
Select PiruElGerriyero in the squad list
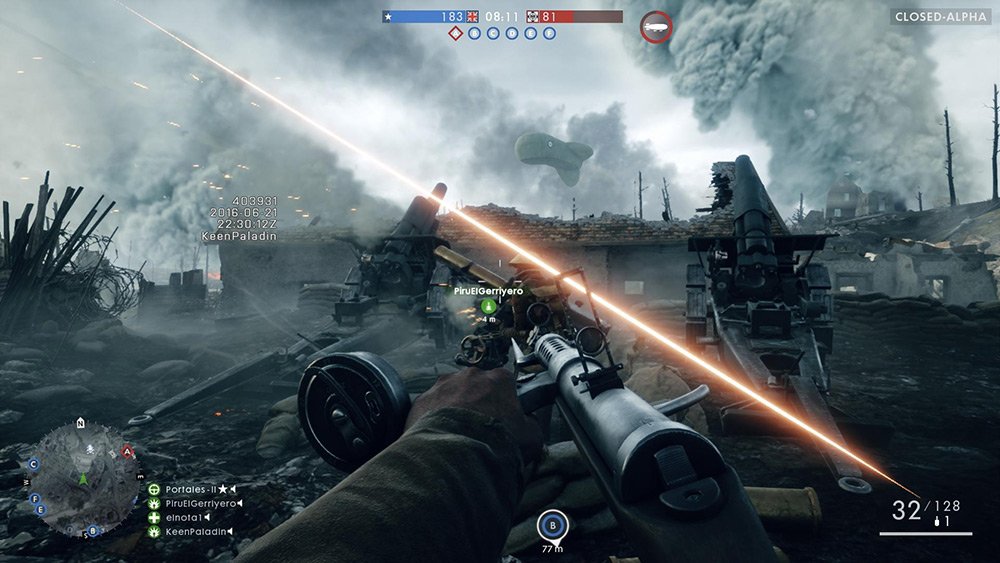(200, 503)
